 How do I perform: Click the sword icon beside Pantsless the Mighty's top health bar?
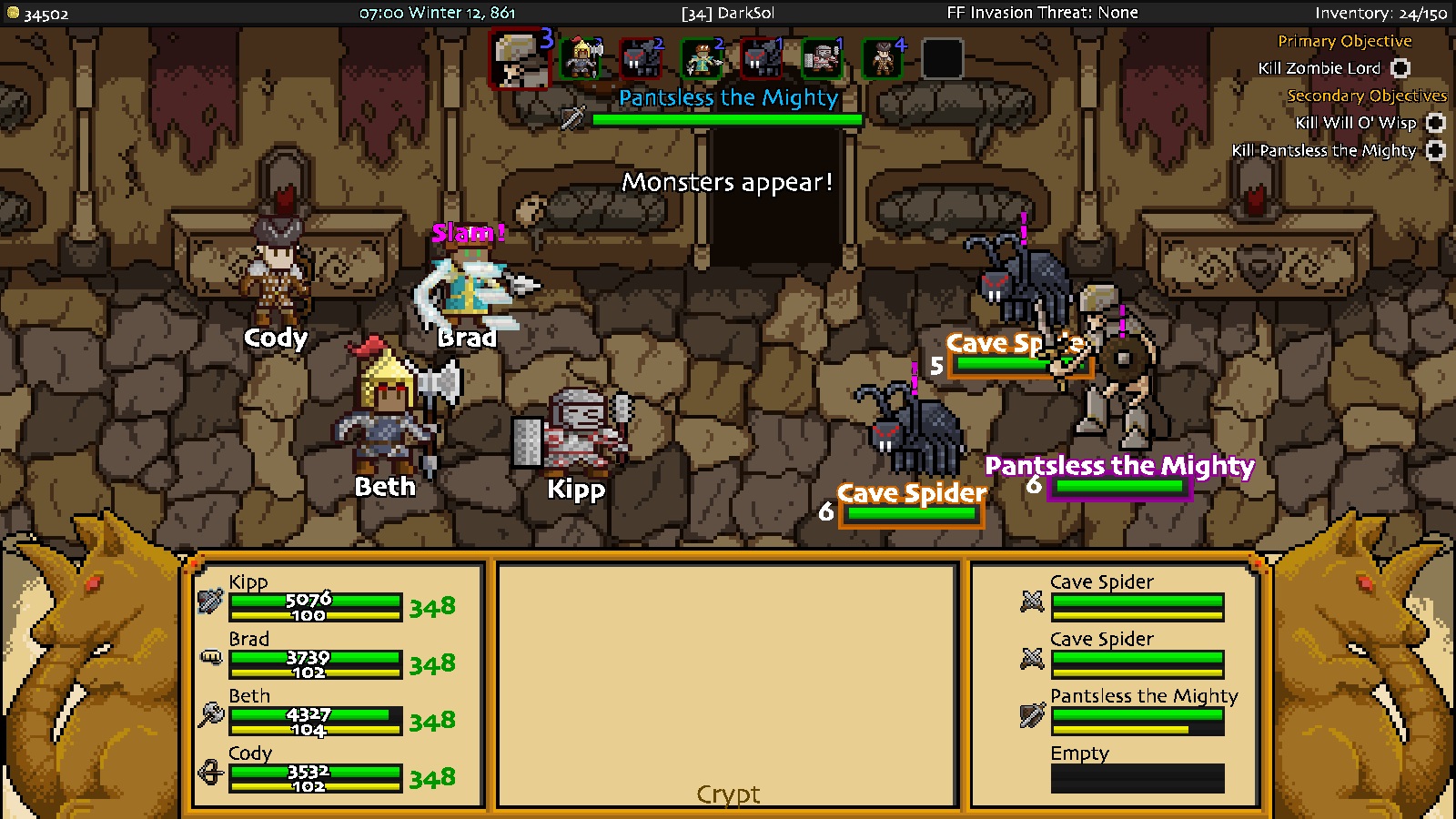[571, 118]
